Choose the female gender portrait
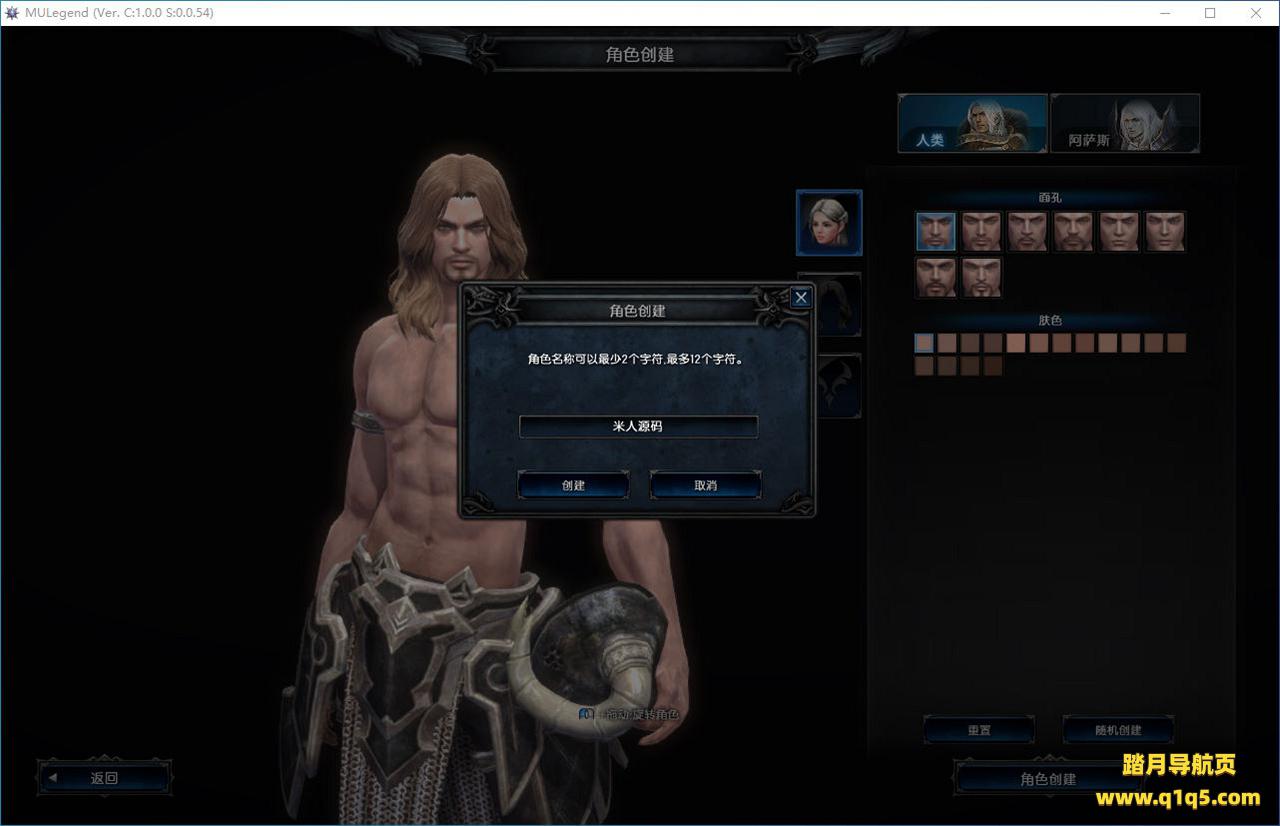Screen dimensions: 1280x826 point(829,222)
